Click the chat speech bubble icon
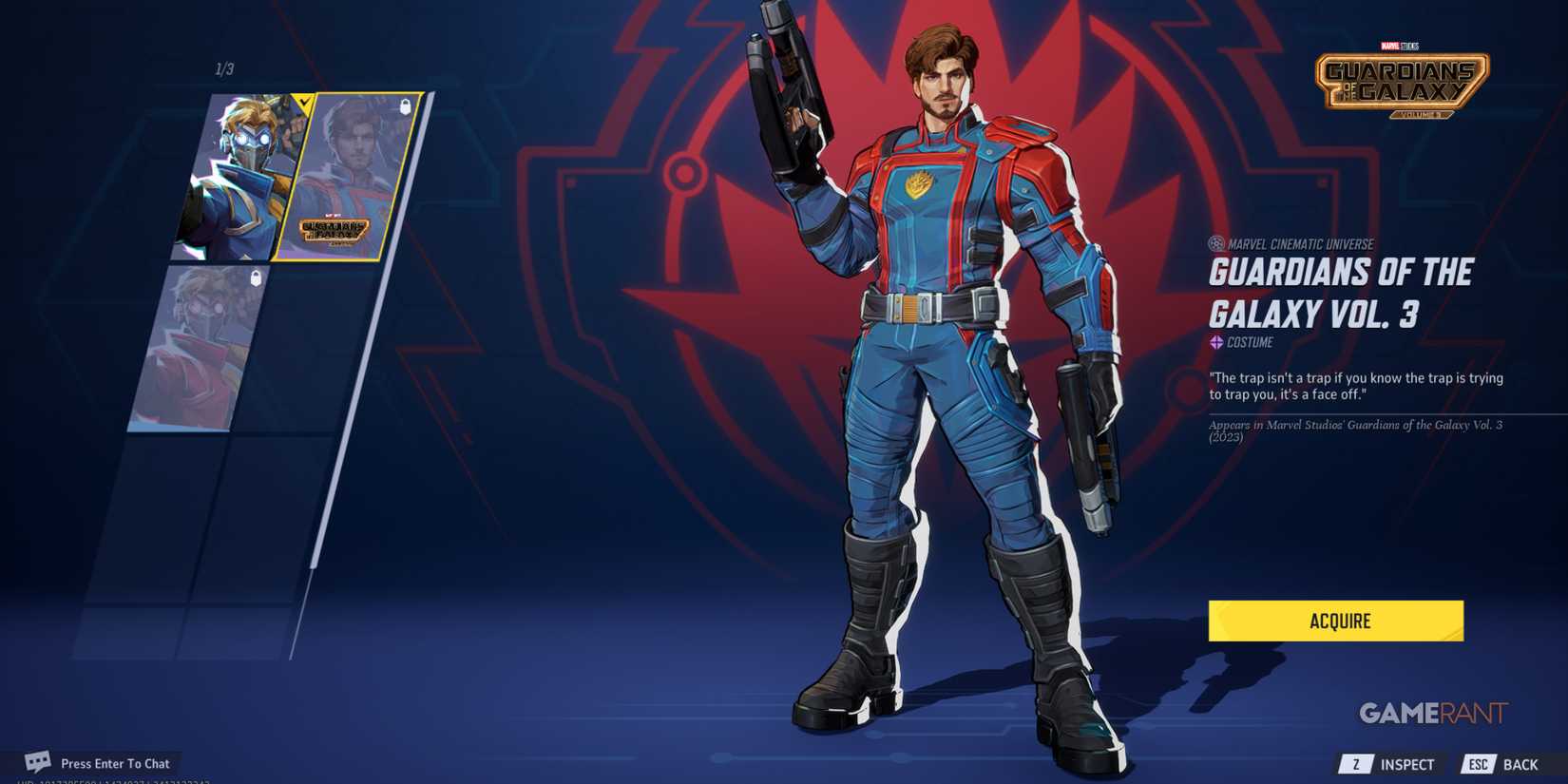1568x784 pixels. click(x=36, y=762)
